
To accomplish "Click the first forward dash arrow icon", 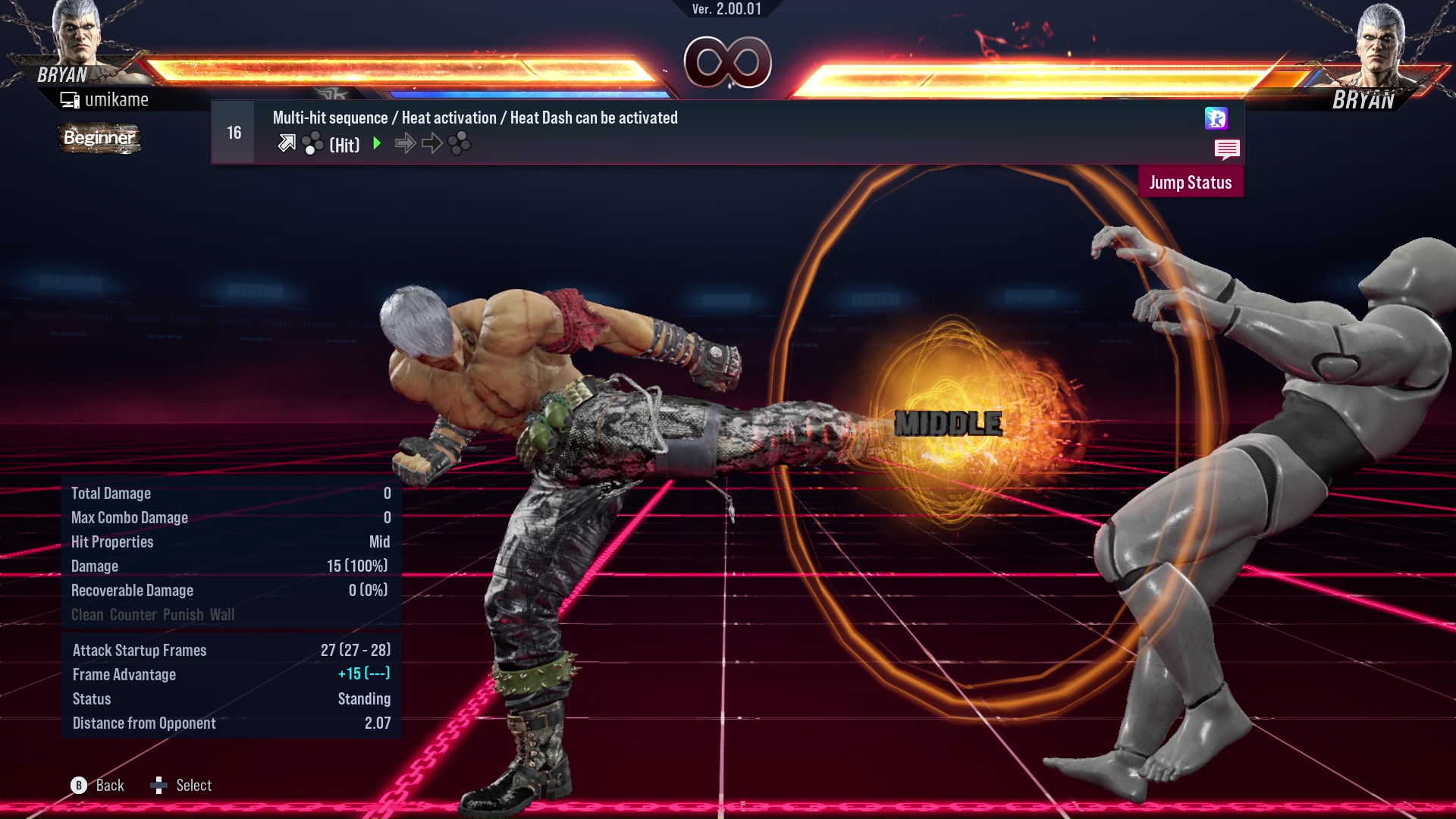I will [406, 143].
